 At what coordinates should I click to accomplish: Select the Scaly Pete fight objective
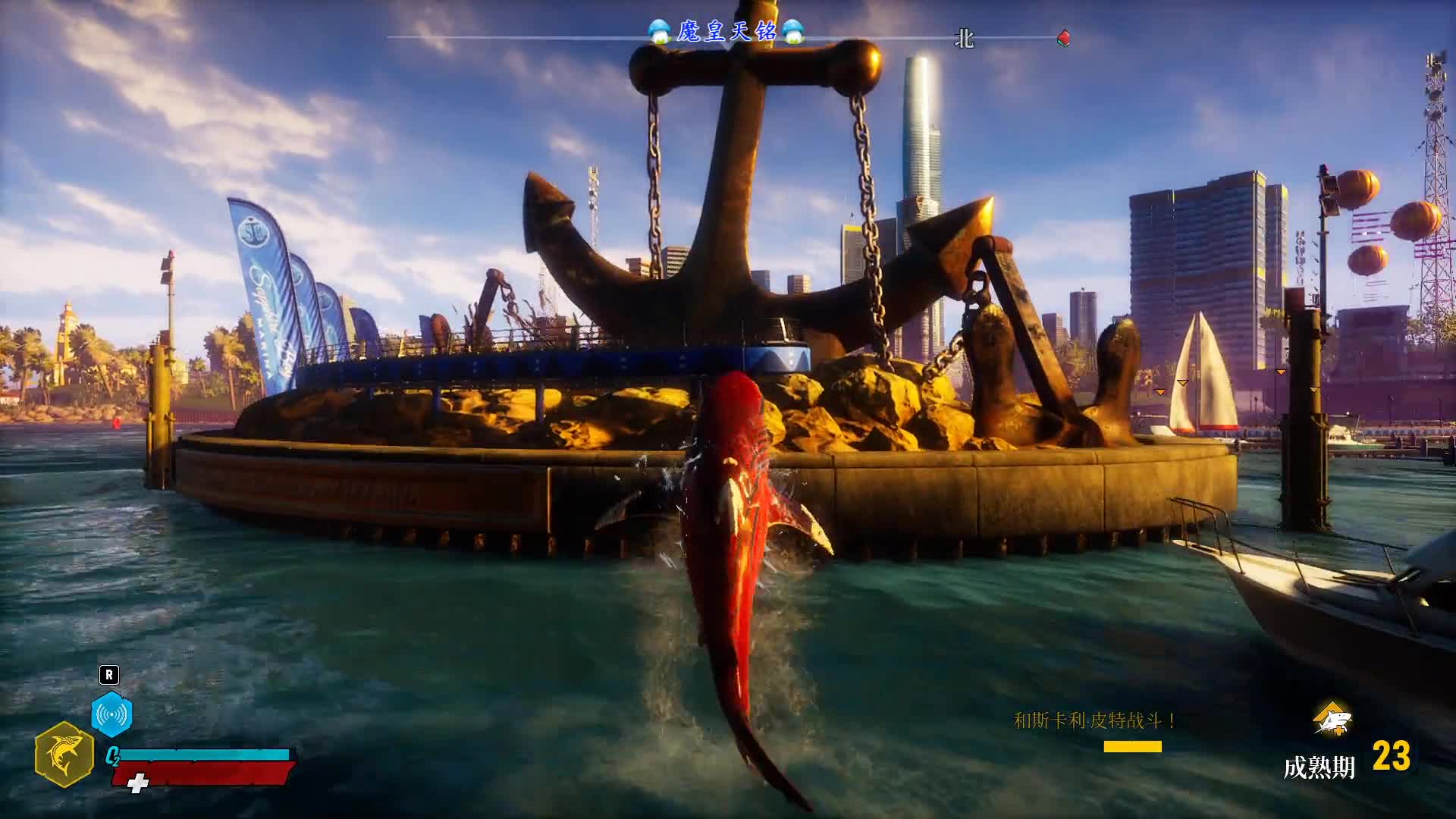pyautogui.click(x=1094, y=720)
